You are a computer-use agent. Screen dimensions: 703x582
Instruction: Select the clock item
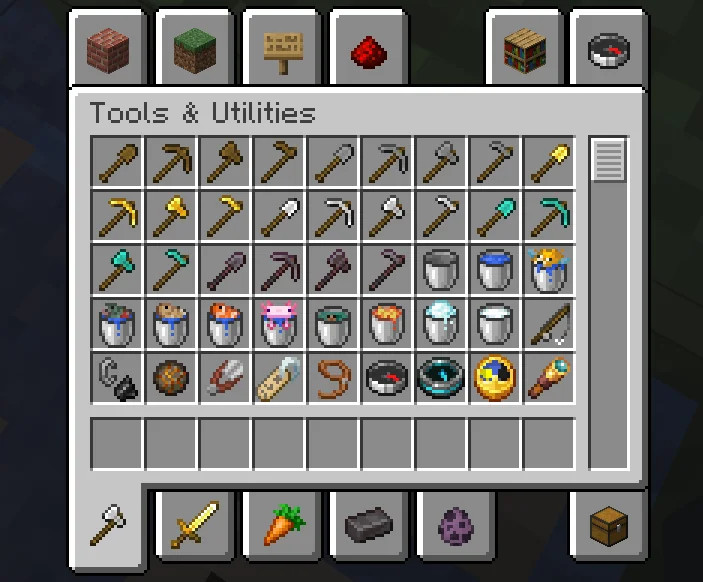tap(496, 377)
